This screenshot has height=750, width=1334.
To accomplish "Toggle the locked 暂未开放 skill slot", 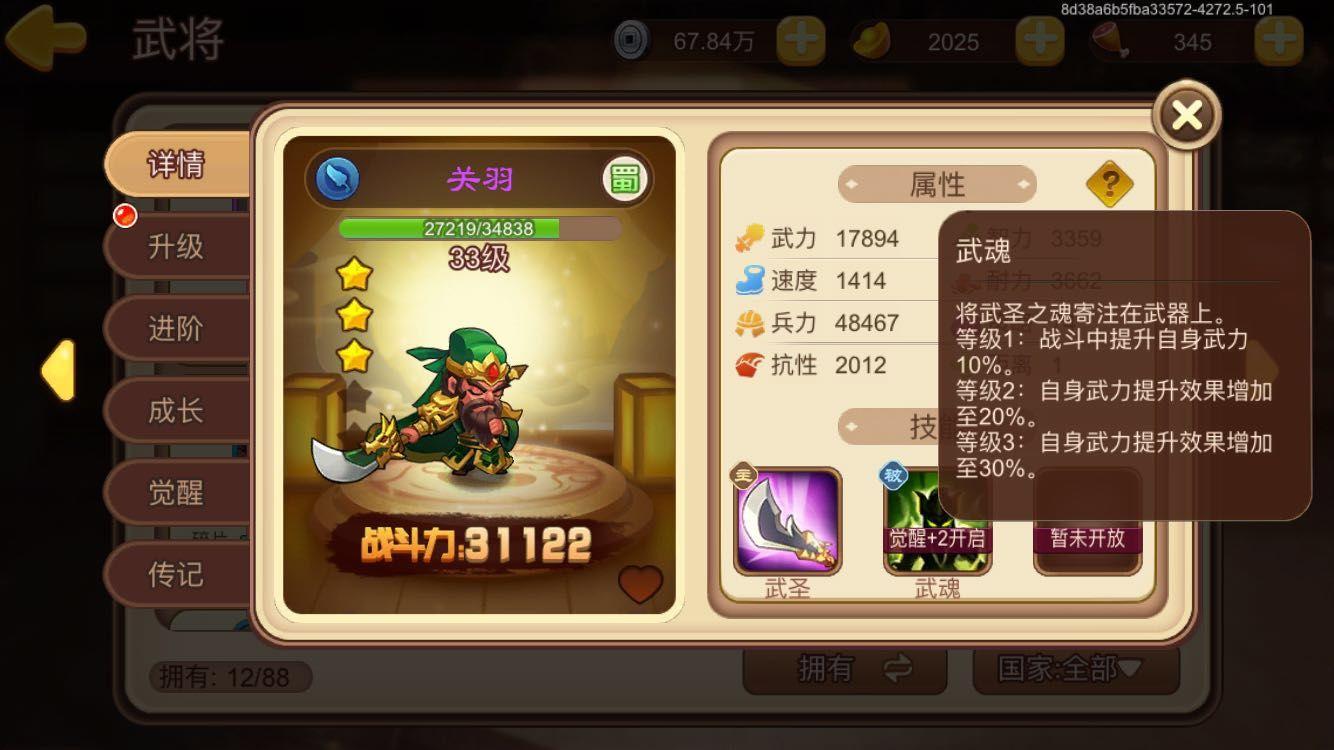I will (1087, 520).
